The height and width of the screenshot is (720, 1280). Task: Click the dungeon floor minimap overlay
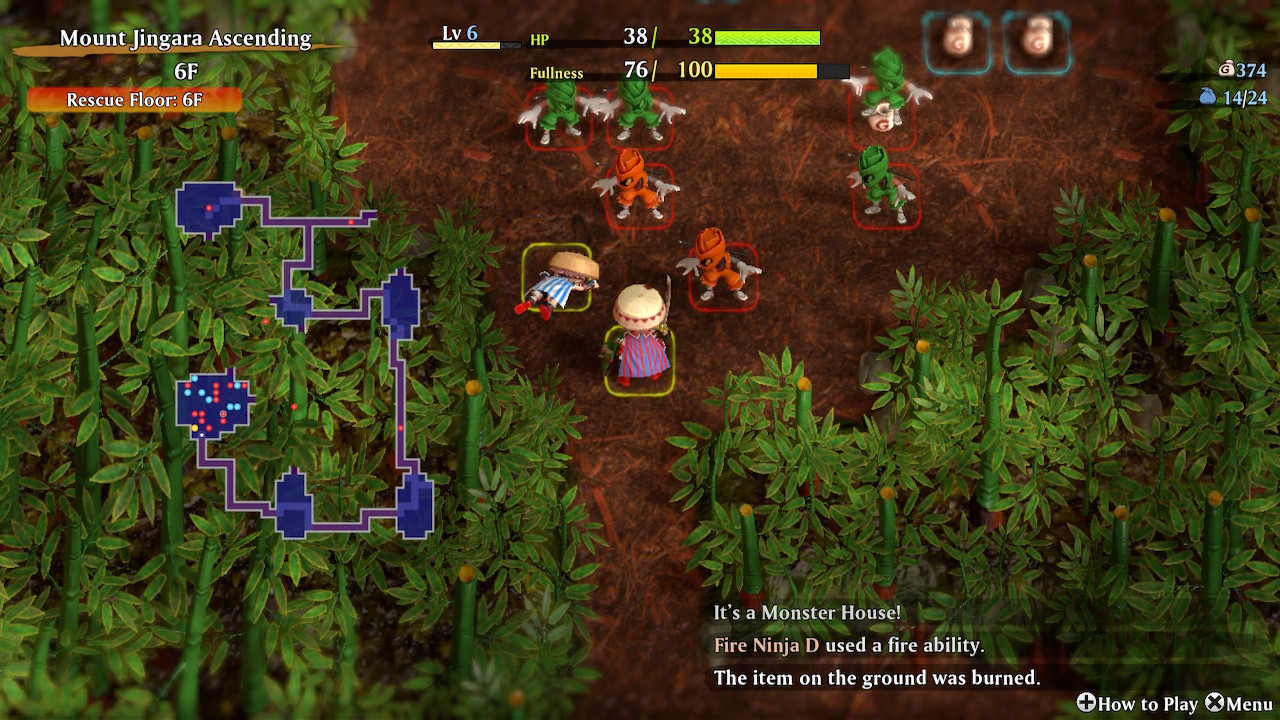pyautogui.click(x=304, y=360)
